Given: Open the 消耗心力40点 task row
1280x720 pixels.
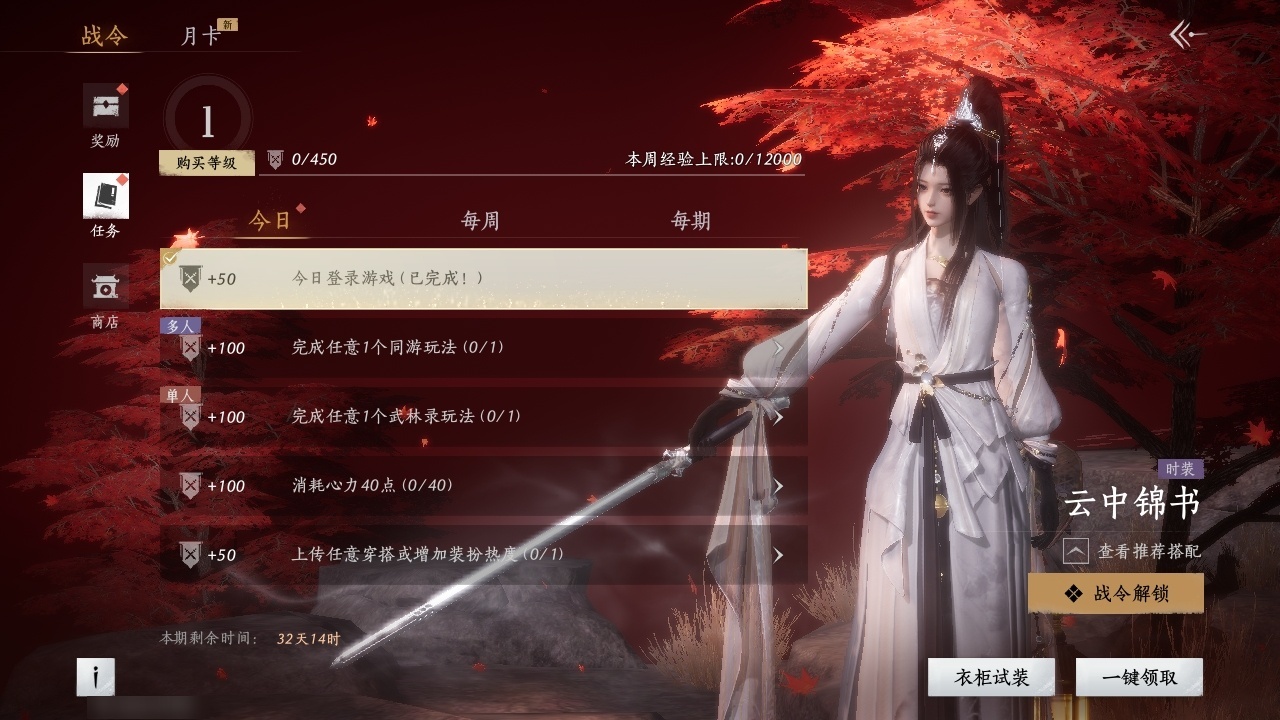Looking at the screenshot, I should click(x=483, y=486).
